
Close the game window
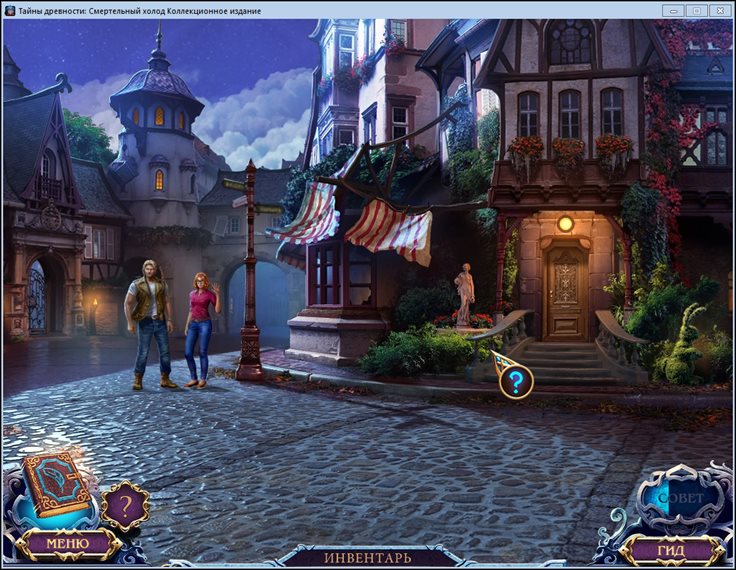coord(720,10)
